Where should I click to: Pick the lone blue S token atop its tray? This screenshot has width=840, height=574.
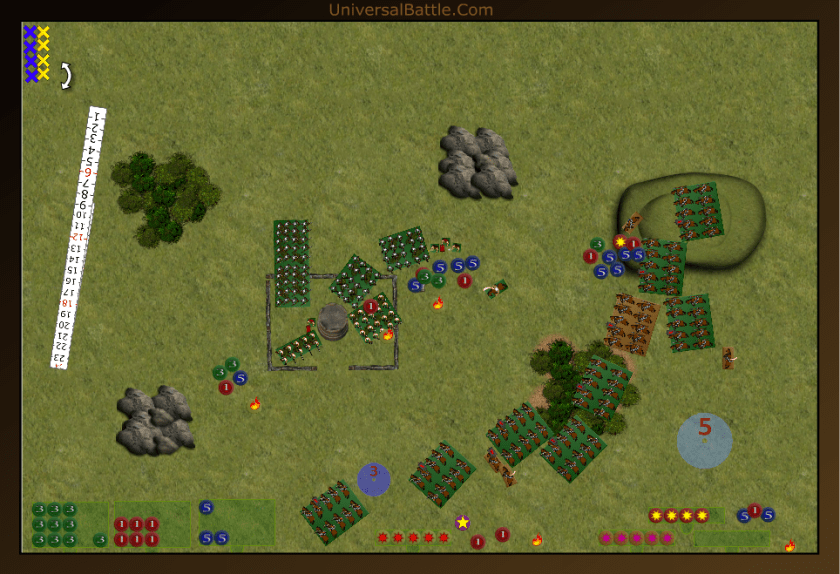(206, 507)
